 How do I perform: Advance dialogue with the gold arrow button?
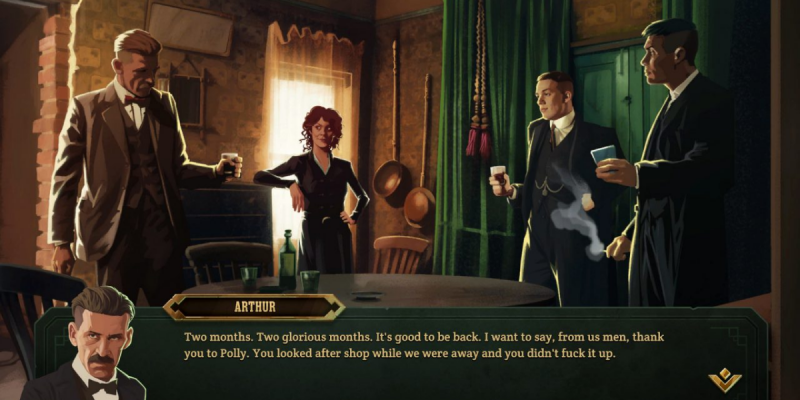tap(724, 378)
